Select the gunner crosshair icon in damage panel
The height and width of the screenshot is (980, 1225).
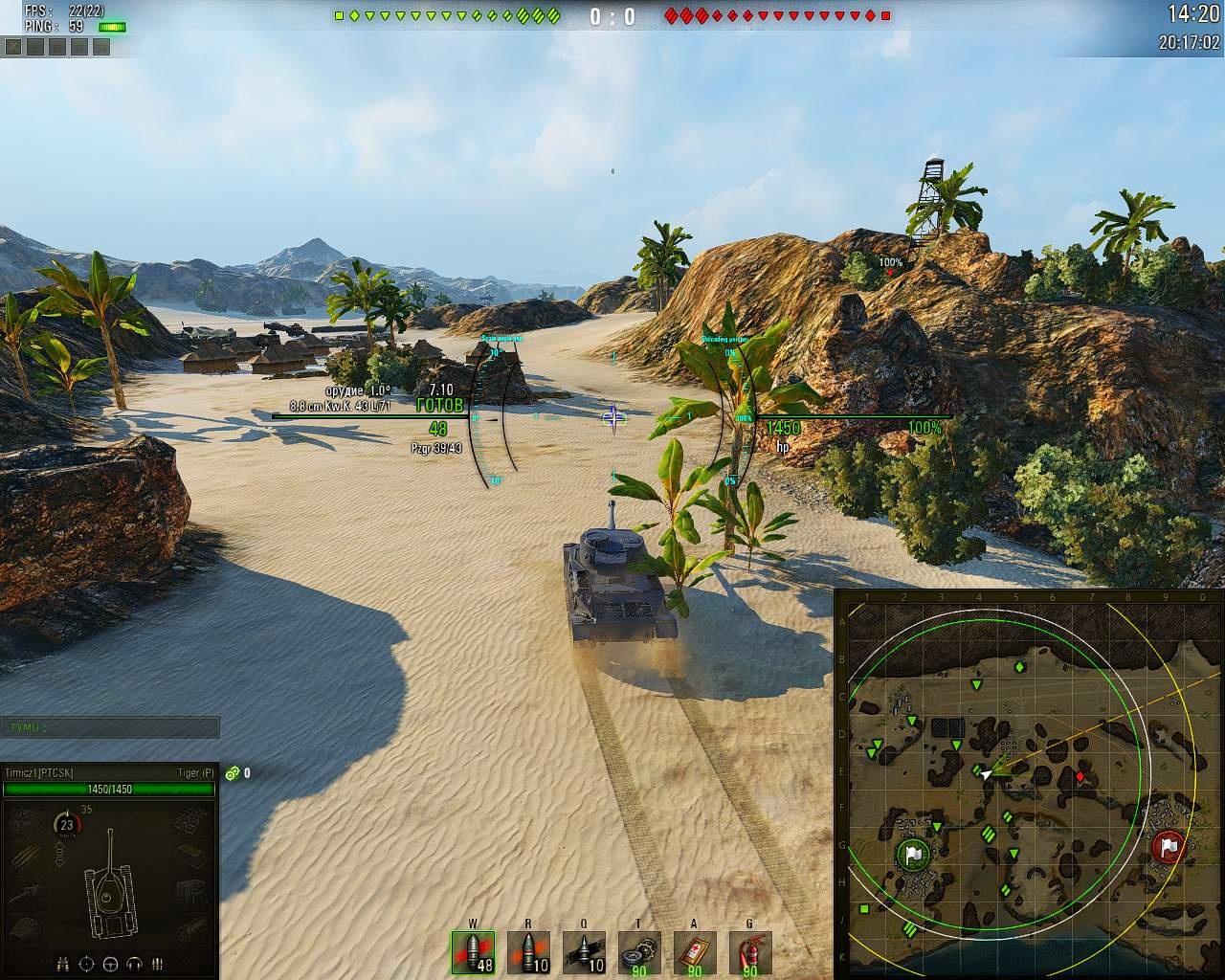click(87, 964)
